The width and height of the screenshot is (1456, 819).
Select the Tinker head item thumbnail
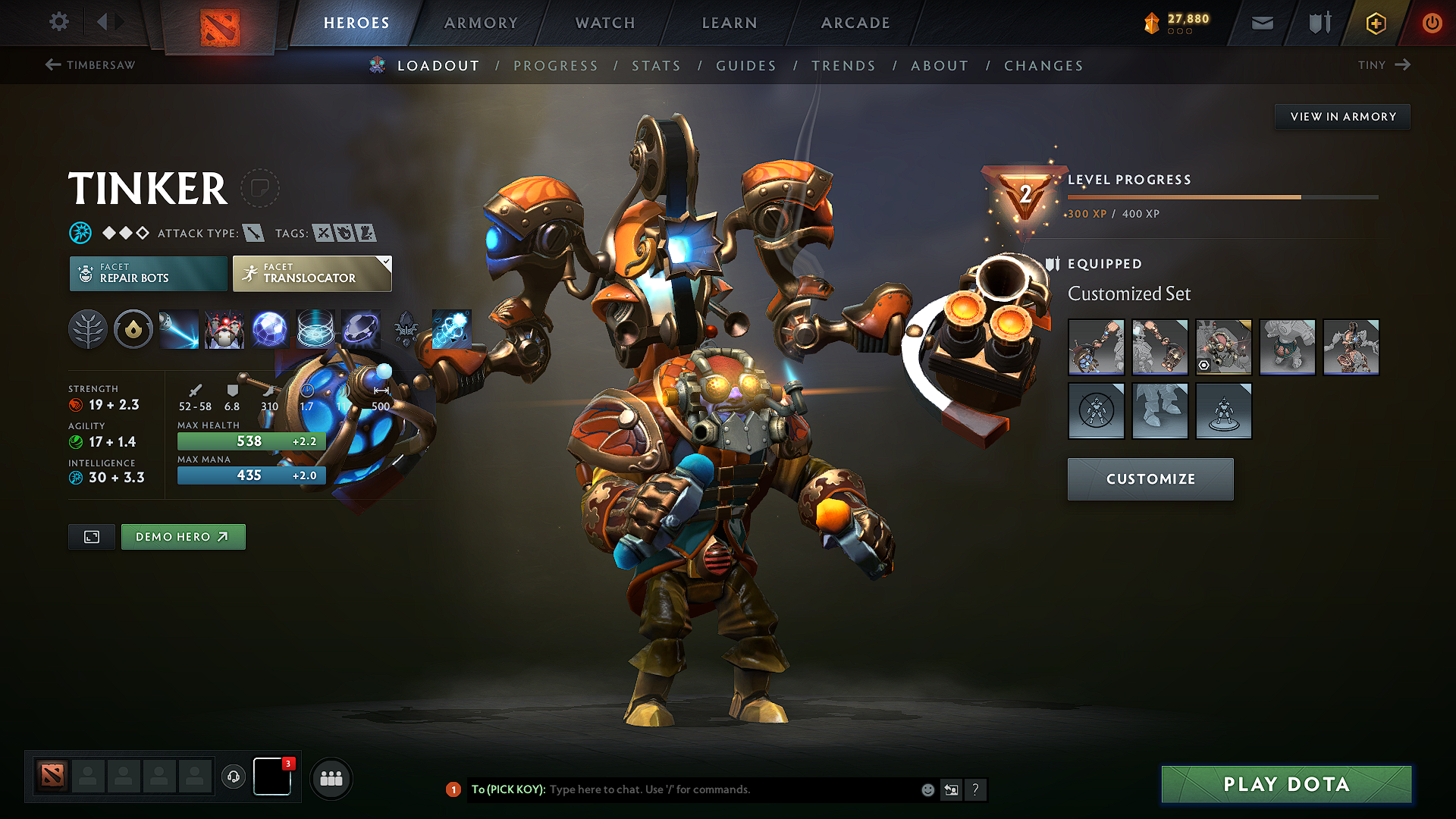click(x=1224, y=347)
